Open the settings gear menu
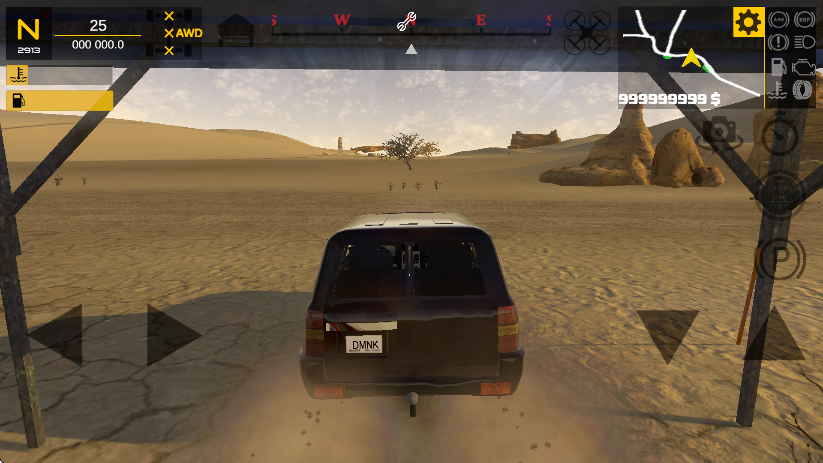Image resolution: width=823 pixels, height=463 pixels. [x=748, y=21]
